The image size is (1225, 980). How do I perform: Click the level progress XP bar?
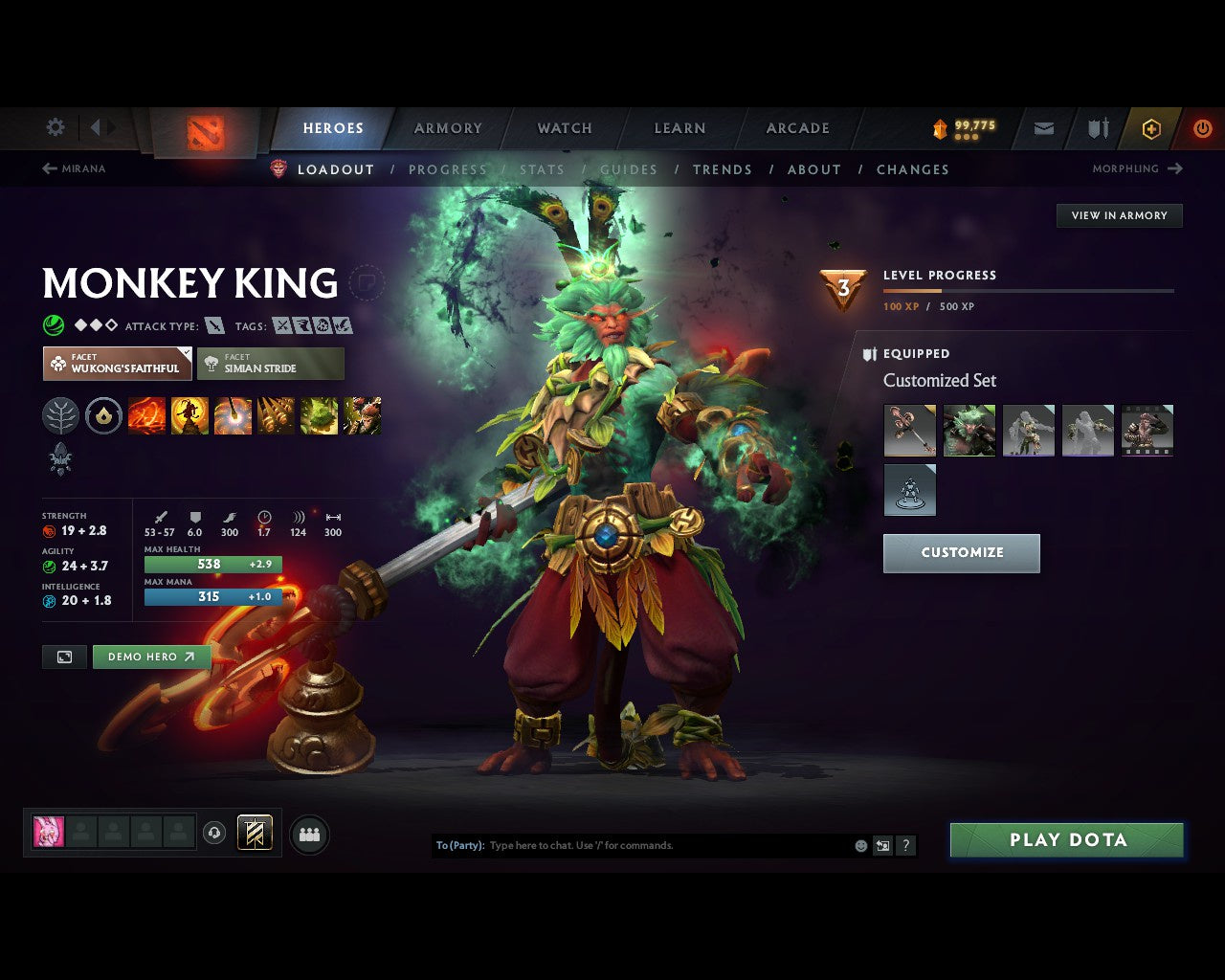[1029, 291]
